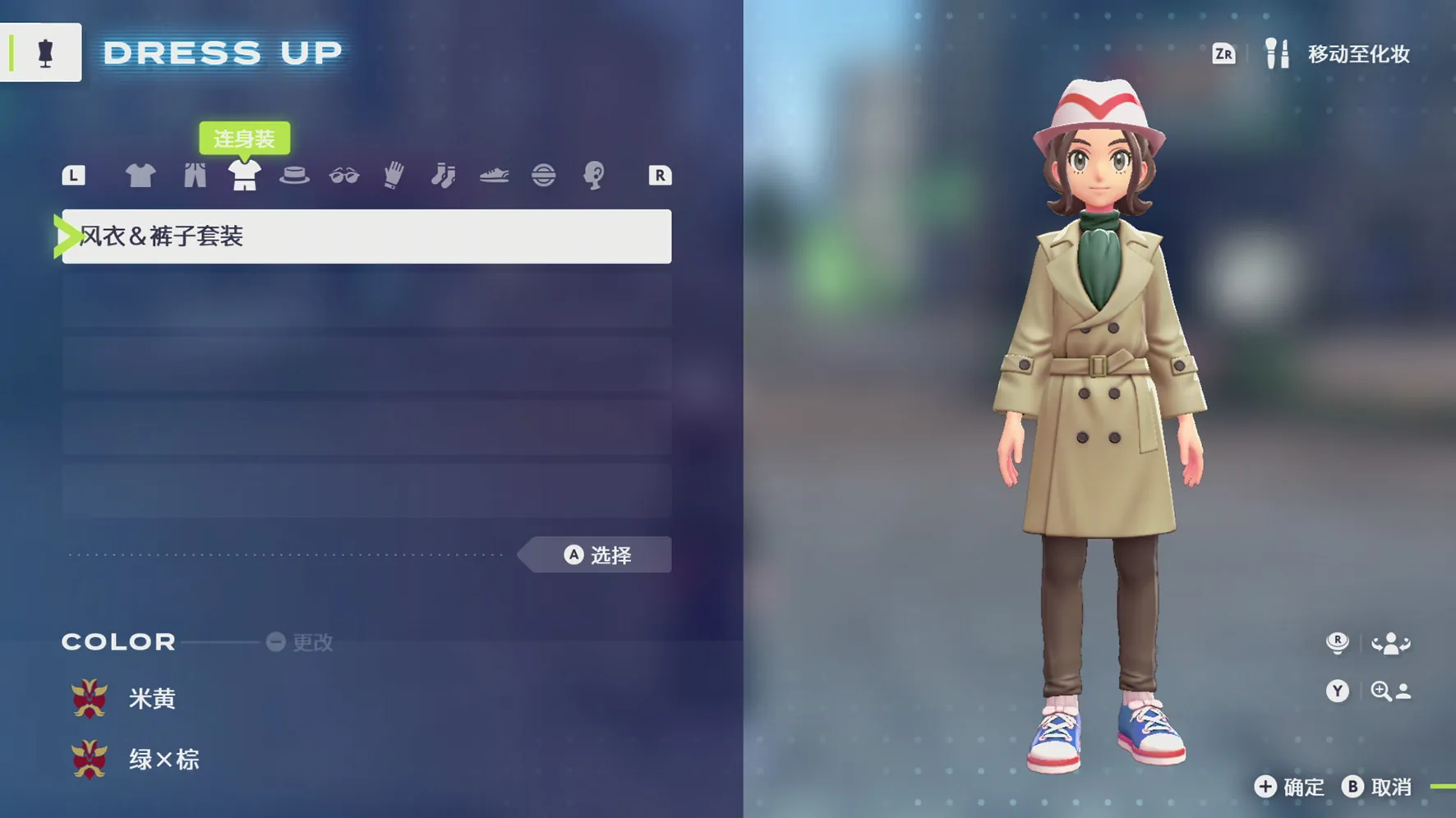The height and width of the screenshot is (818, 1456).
Task: Select the 连身装 one-piece outfit tab
Action: click(x=244, y=175)
